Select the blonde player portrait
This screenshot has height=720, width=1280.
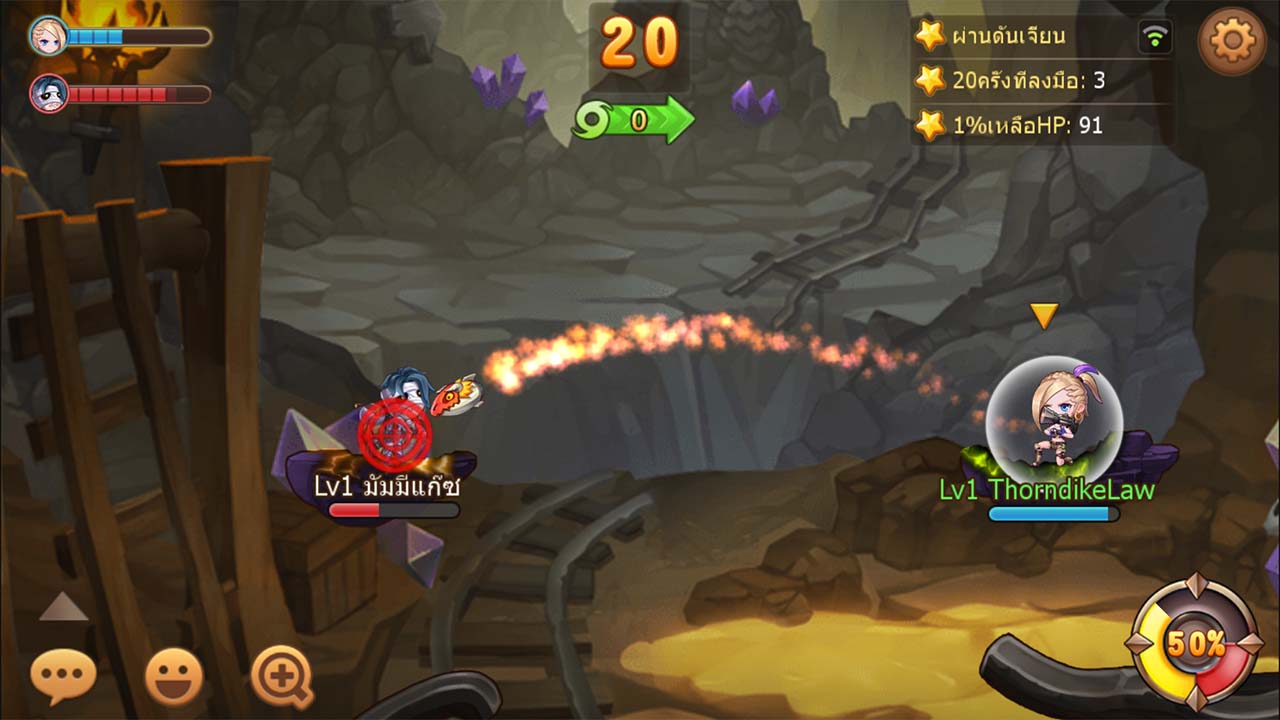click(48, 36)
